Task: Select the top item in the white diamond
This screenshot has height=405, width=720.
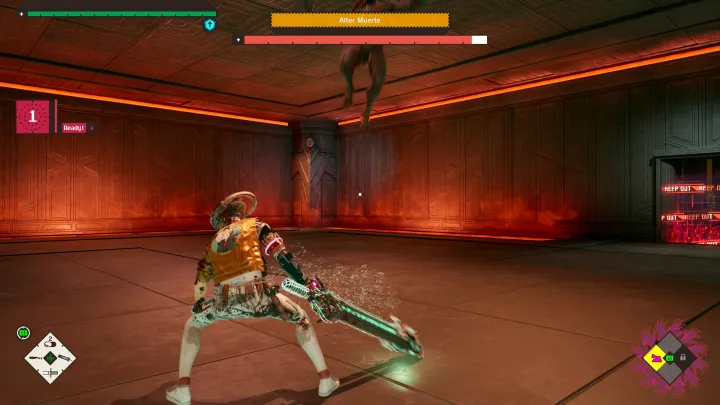Action: click(x=50, y=344)
